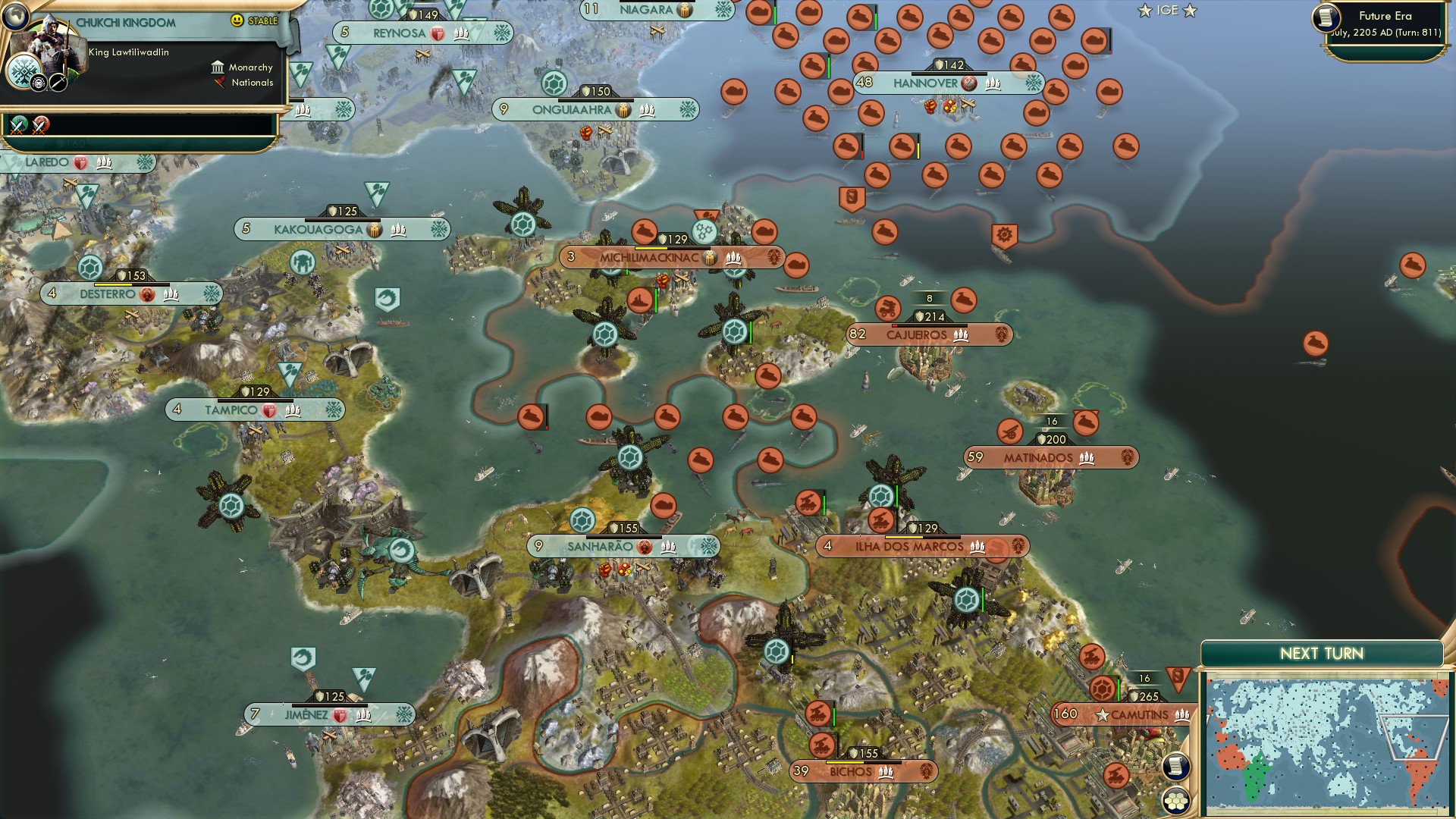
Task: Expand the Hannover city banner
Action: [x=927, y=83]
